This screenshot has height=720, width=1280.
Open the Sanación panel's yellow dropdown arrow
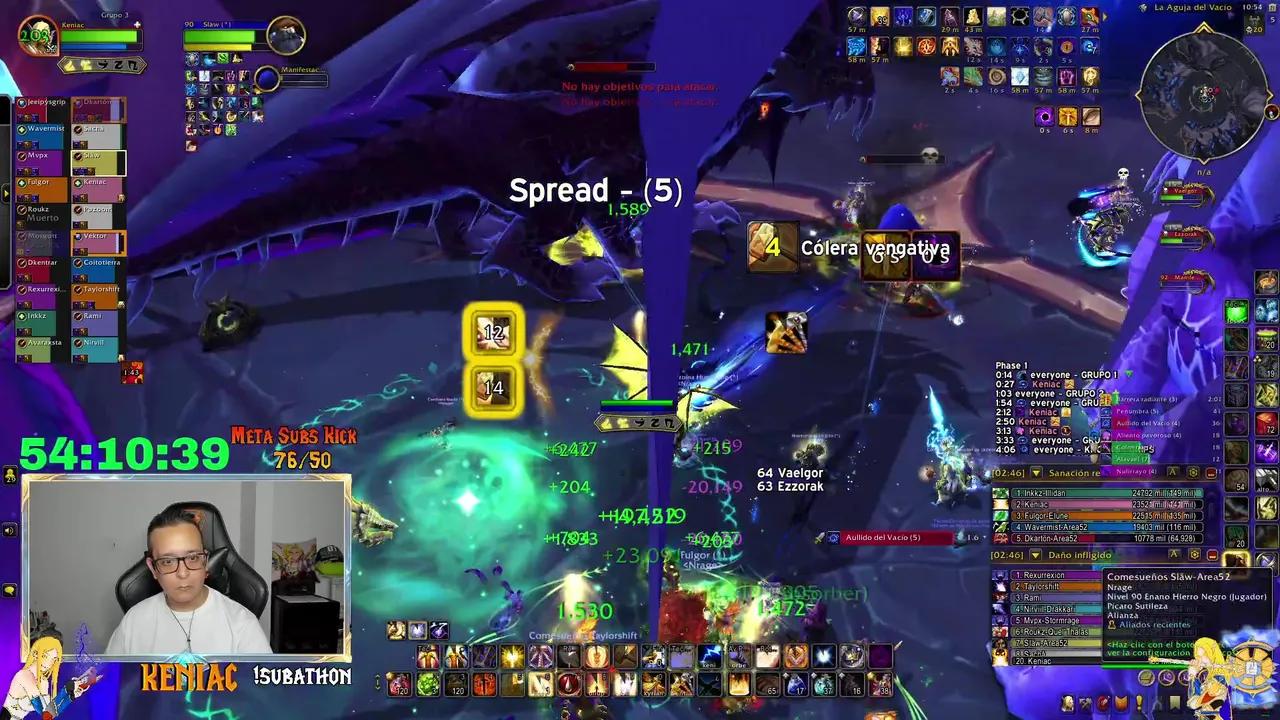coord(1035,473)
